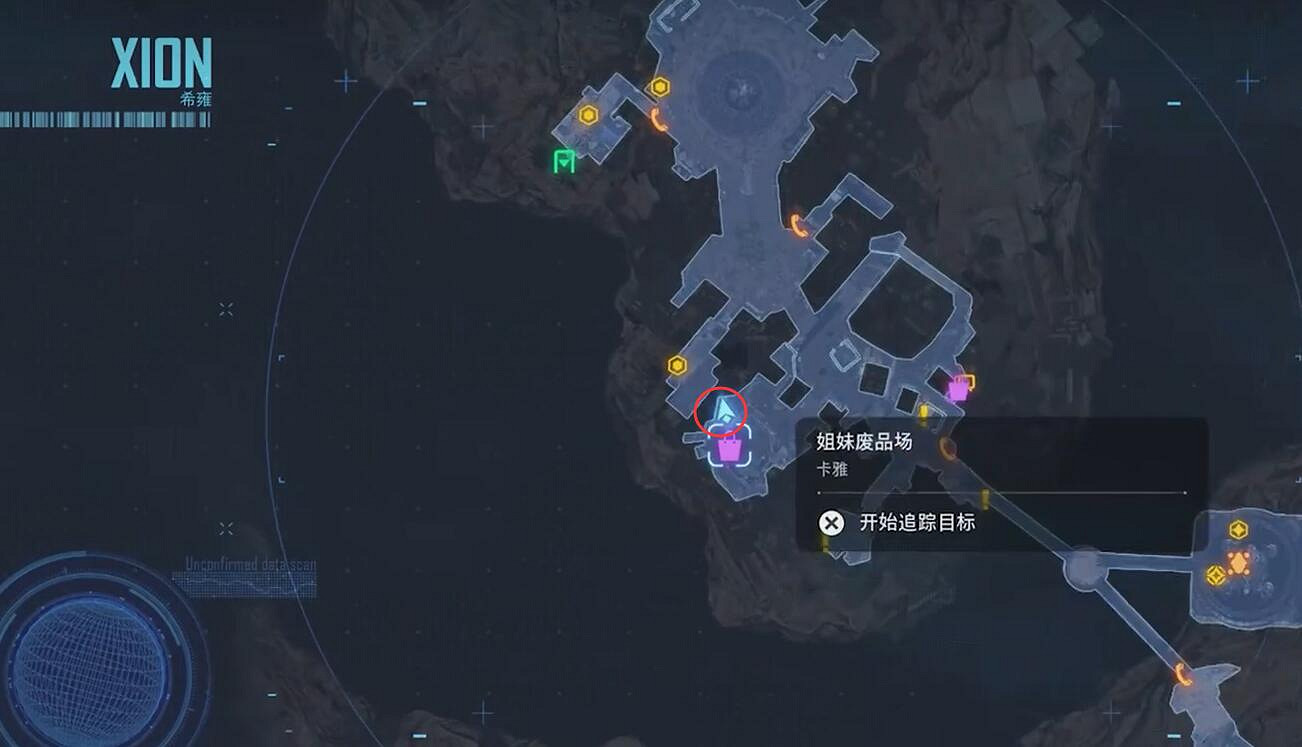Select the yellow hexagon icon near the top plaza
Image resolution: width=1302 pixels, height=747 pixels.
[659, 87]
